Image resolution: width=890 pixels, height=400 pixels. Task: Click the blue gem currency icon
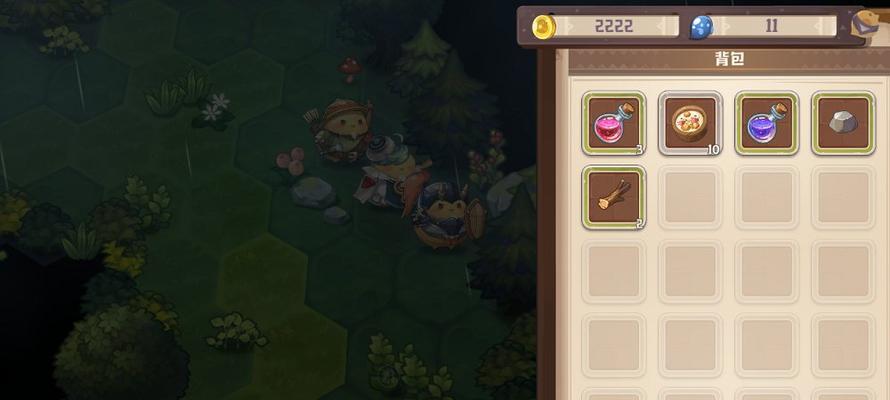(x=702, y=27)
